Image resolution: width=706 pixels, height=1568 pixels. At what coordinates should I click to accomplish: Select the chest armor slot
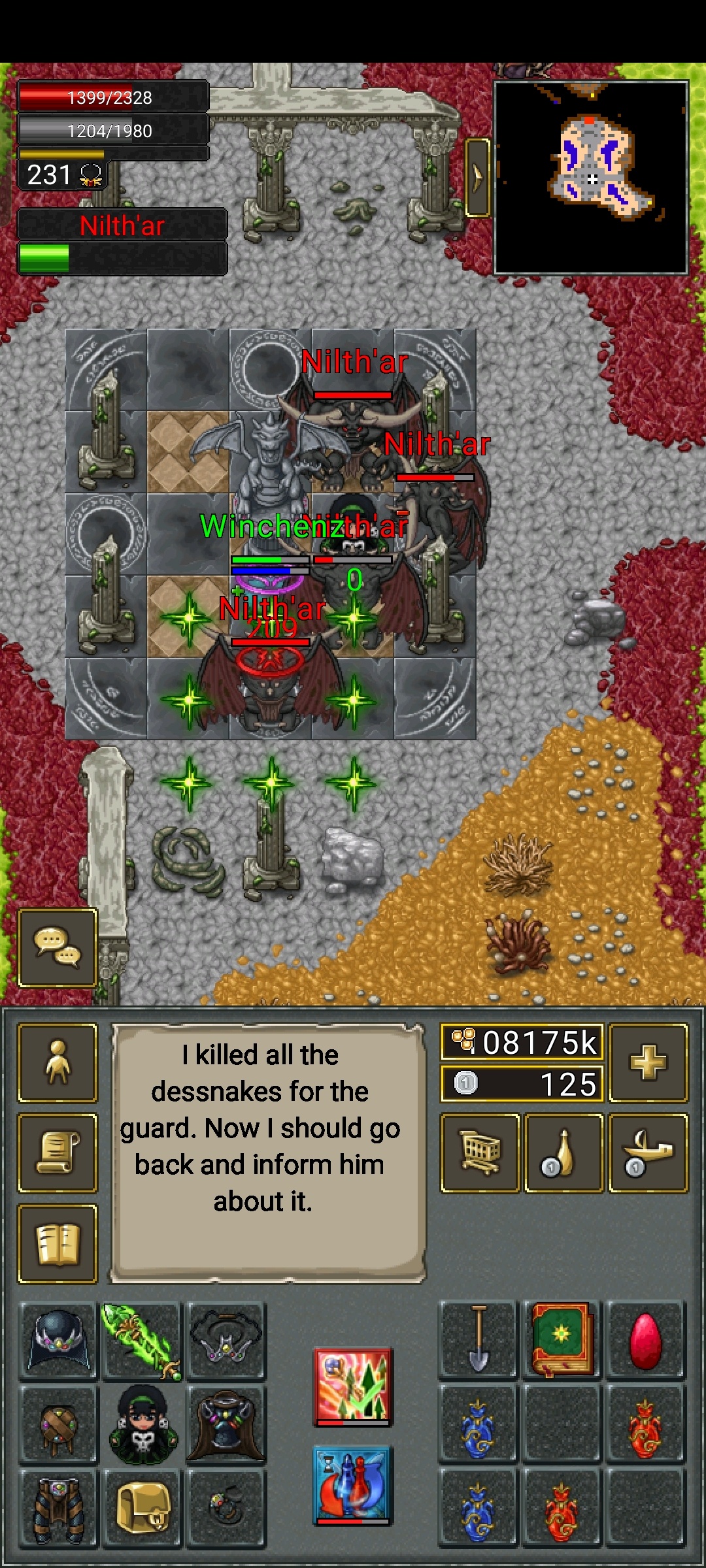point(226,1424)
